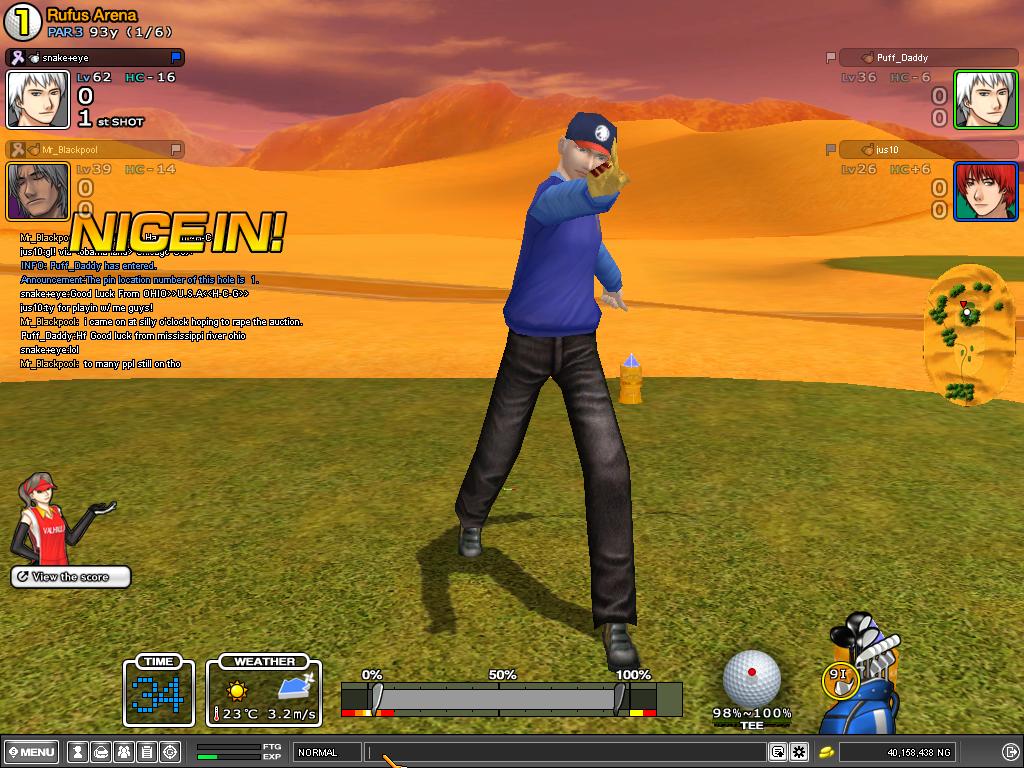This screenshot has width=1024, height=768.
Task: Change the NORMAL chat mode selector
Action: tap(326, 752)
